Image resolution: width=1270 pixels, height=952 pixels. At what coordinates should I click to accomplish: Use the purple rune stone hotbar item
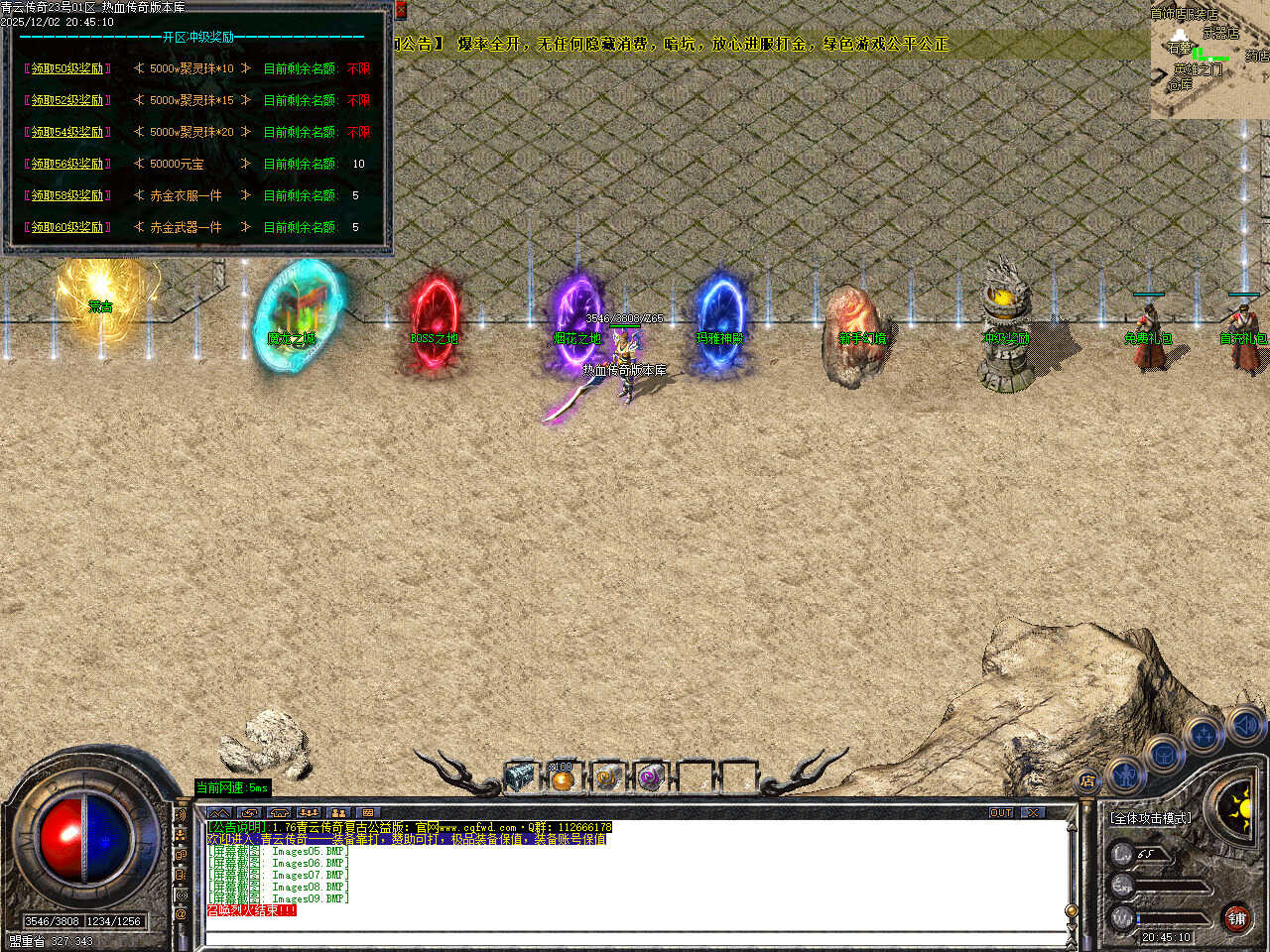[651, 778]
